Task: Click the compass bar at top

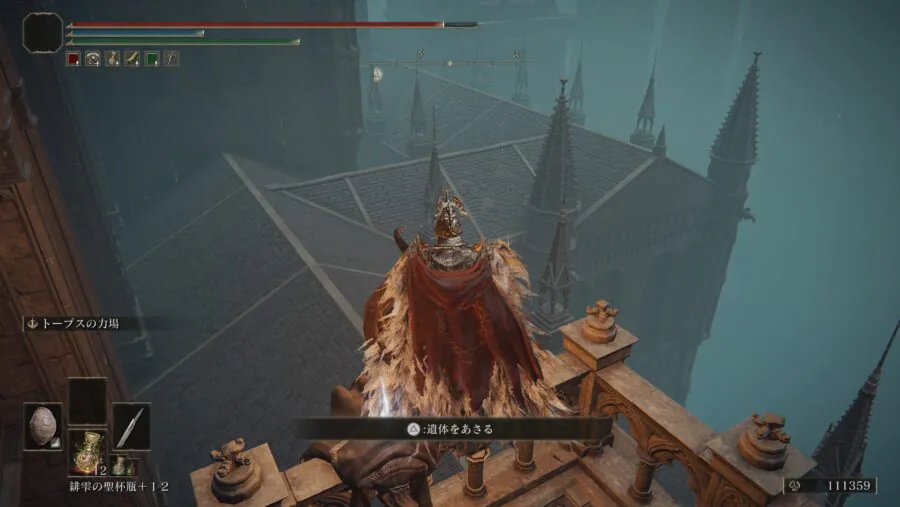Action: [450, 63]
